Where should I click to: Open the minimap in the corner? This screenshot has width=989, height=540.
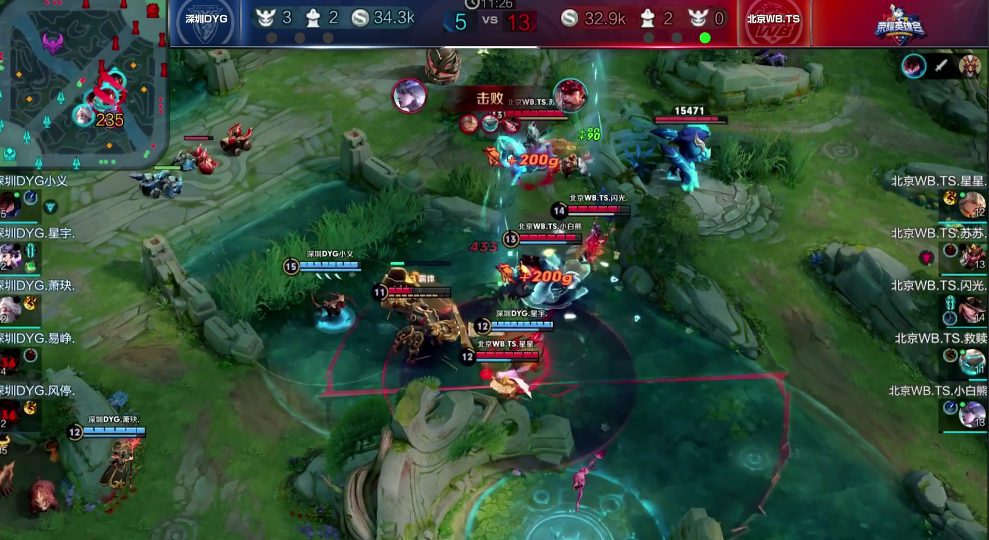82,82
